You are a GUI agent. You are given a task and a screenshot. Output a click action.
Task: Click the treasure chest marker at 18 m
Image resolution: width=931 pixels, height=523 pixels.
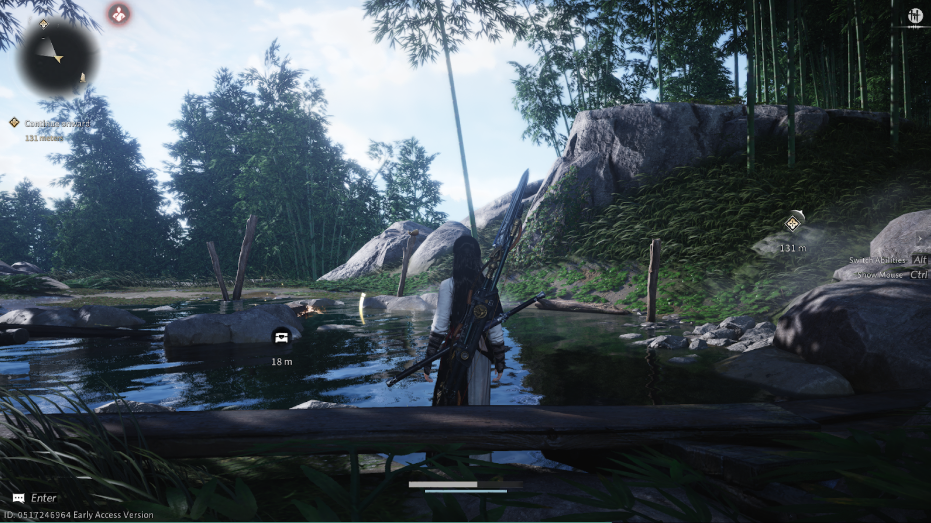click(281, 336)
